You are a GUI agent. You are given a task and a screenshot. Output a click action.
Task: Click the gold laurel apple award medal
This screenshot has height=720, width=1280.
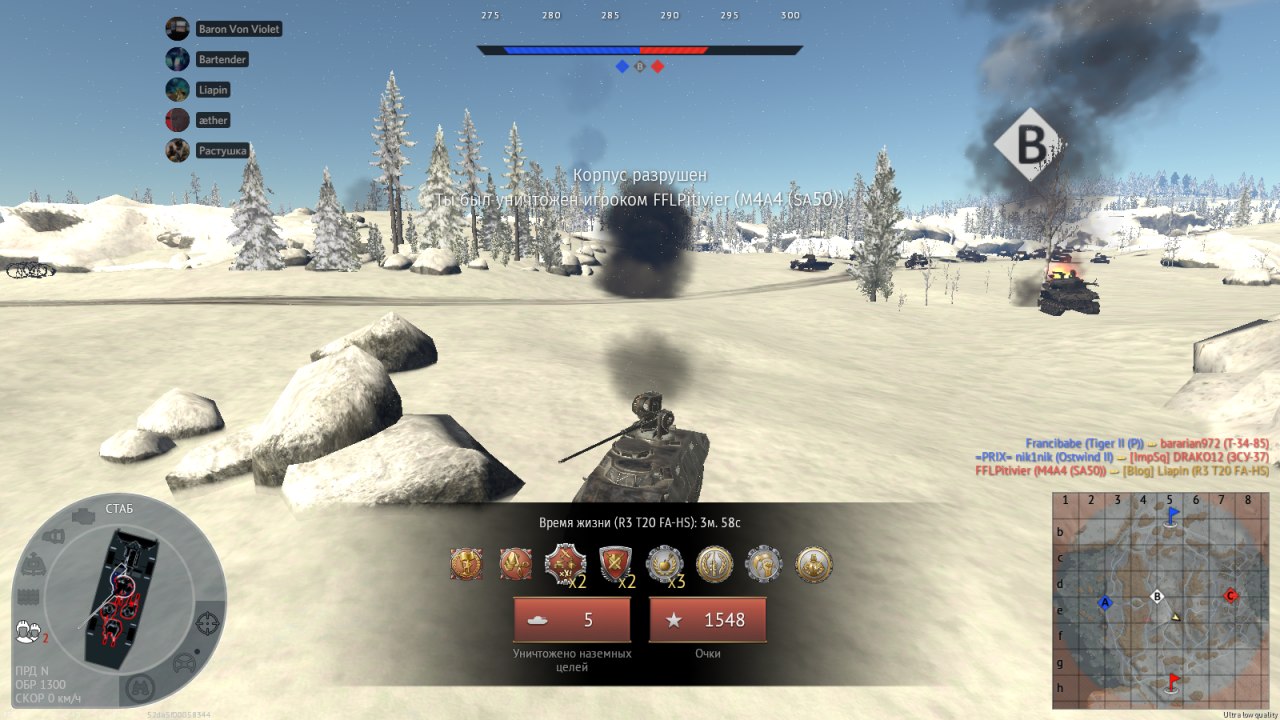pos(664,564)
